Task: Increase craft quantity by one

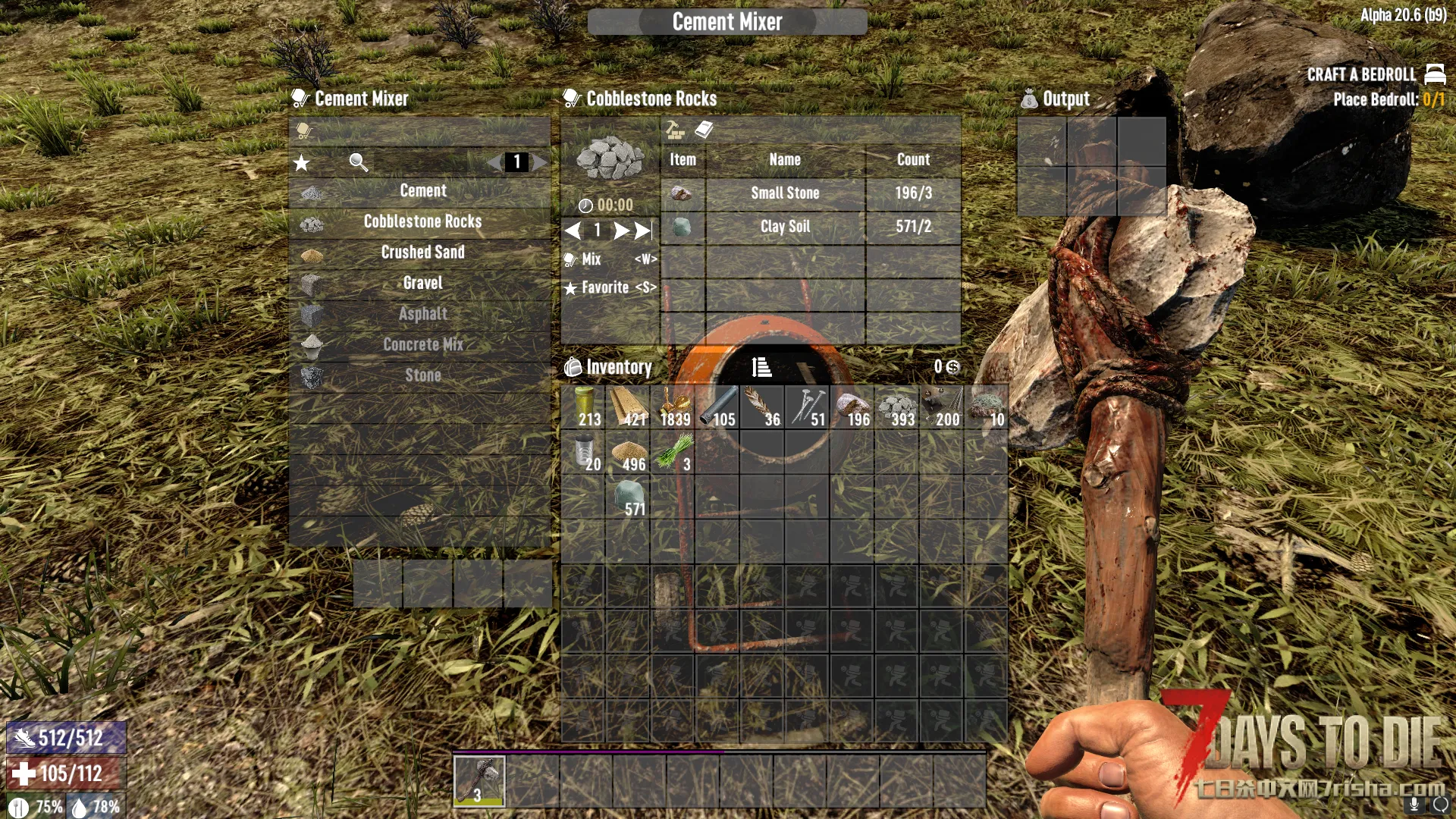Action: tap(620, 231)
